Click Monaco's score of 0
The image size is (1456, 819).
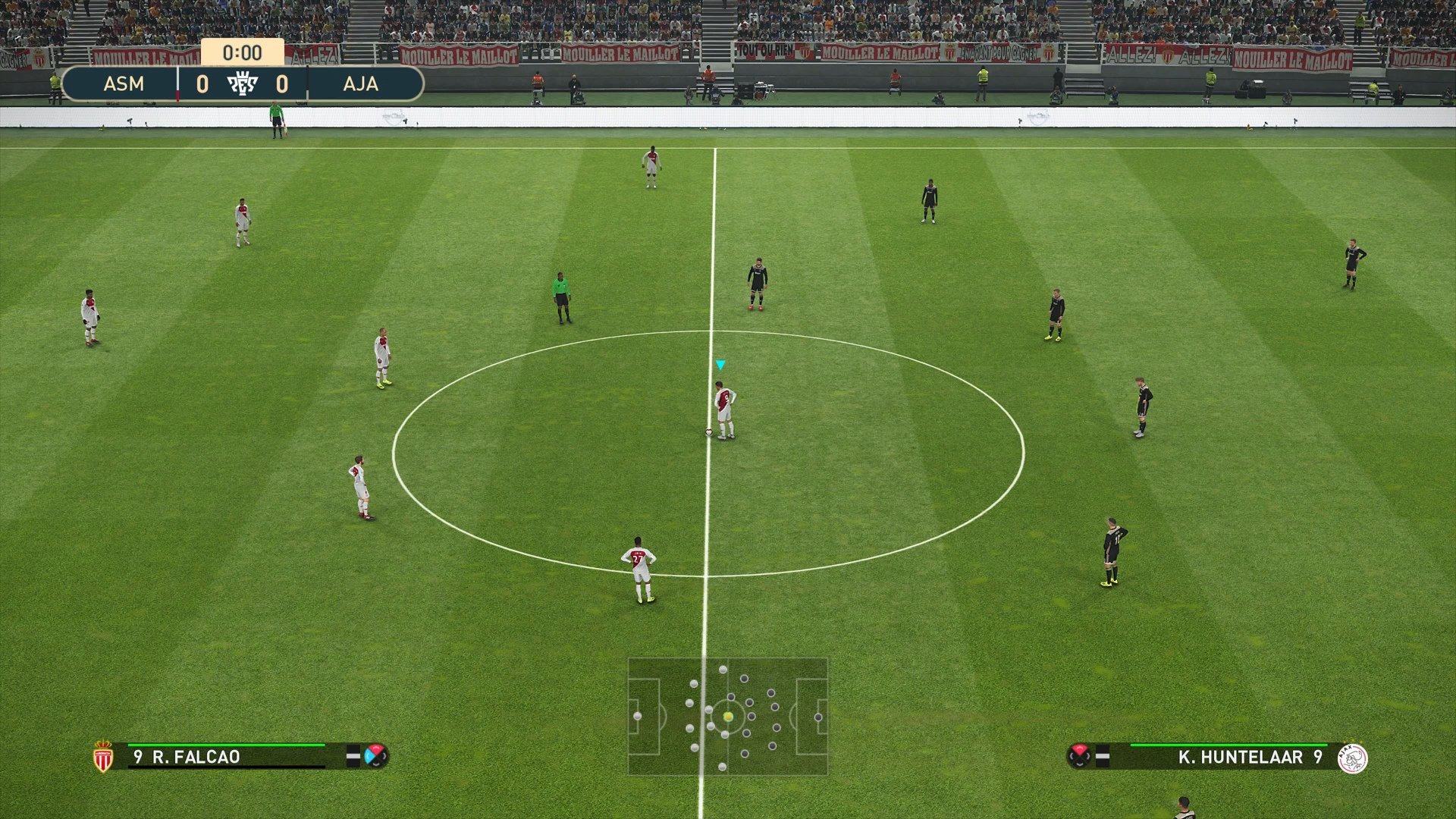pyautogui.click(x=205, y=85)
